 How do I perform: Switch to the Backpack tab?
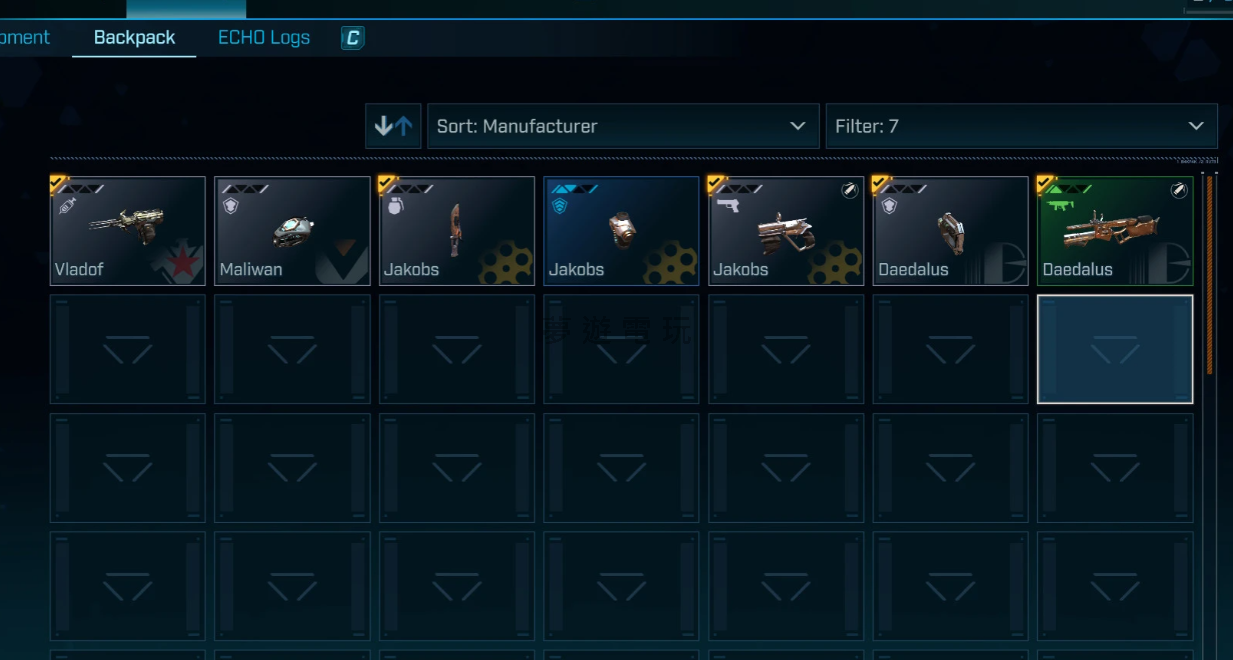[134, 38]
